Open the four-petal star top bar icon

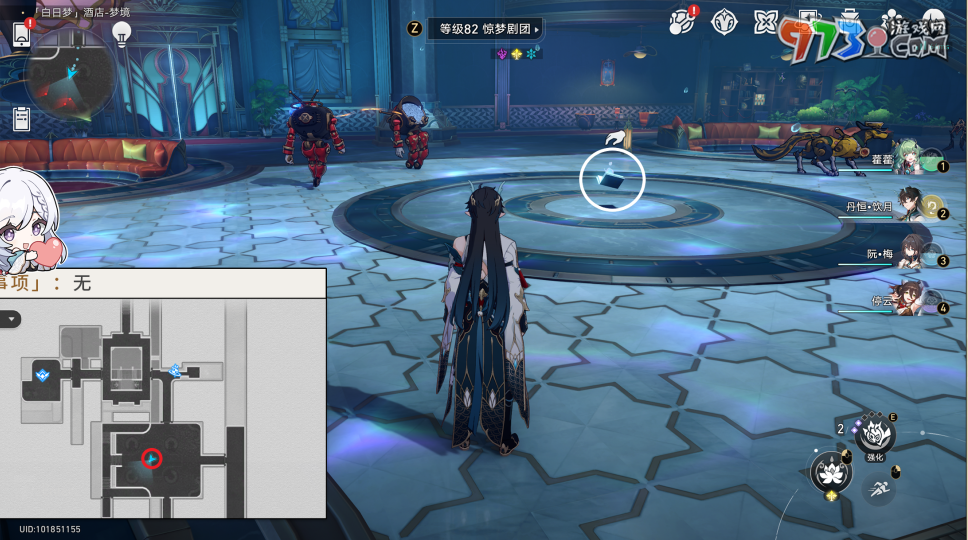tap(766, 23)
